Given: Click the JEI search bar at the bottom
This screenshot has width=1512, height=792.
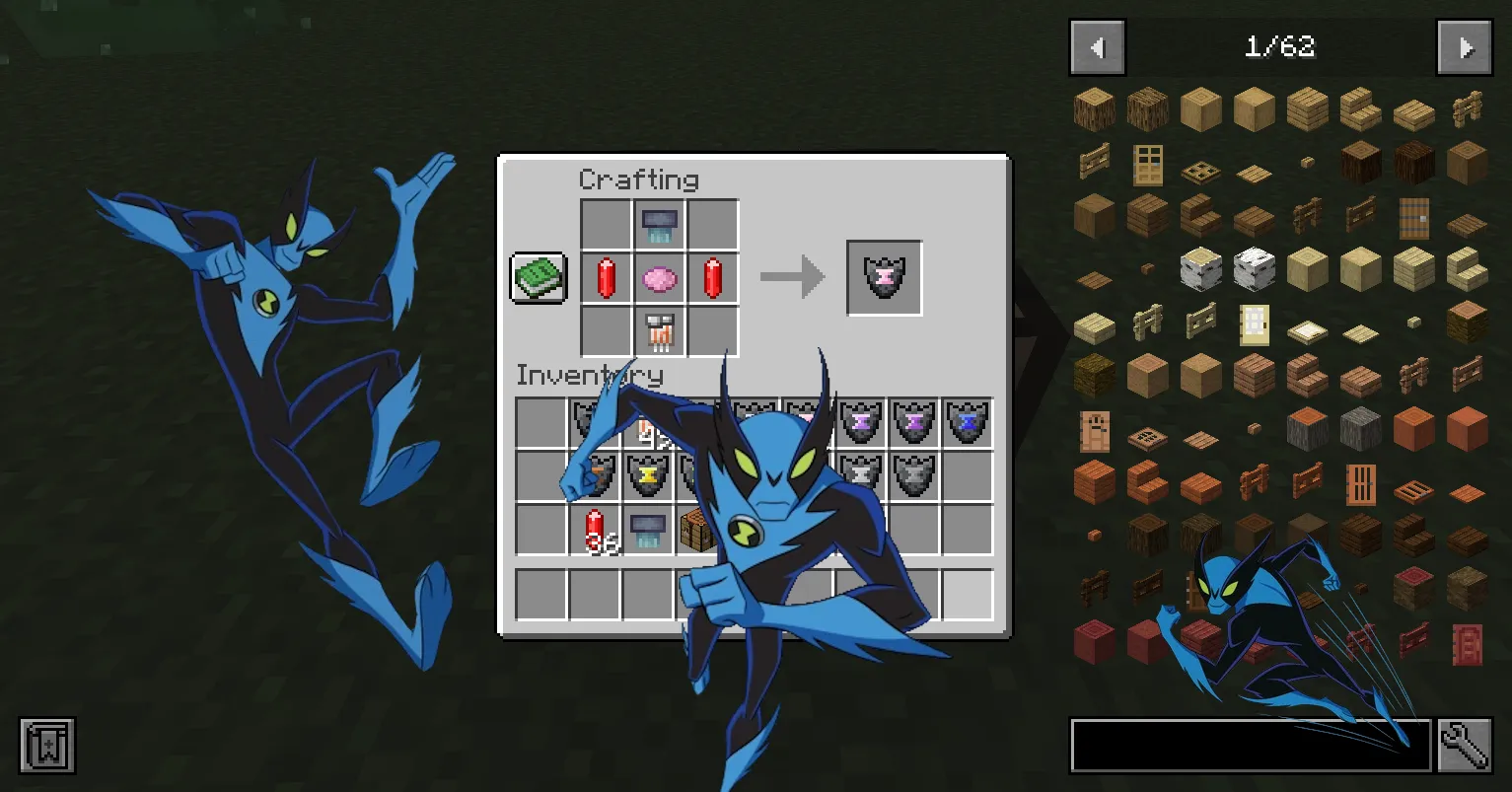Looking at the screenshot, I should pos(1248,746).
